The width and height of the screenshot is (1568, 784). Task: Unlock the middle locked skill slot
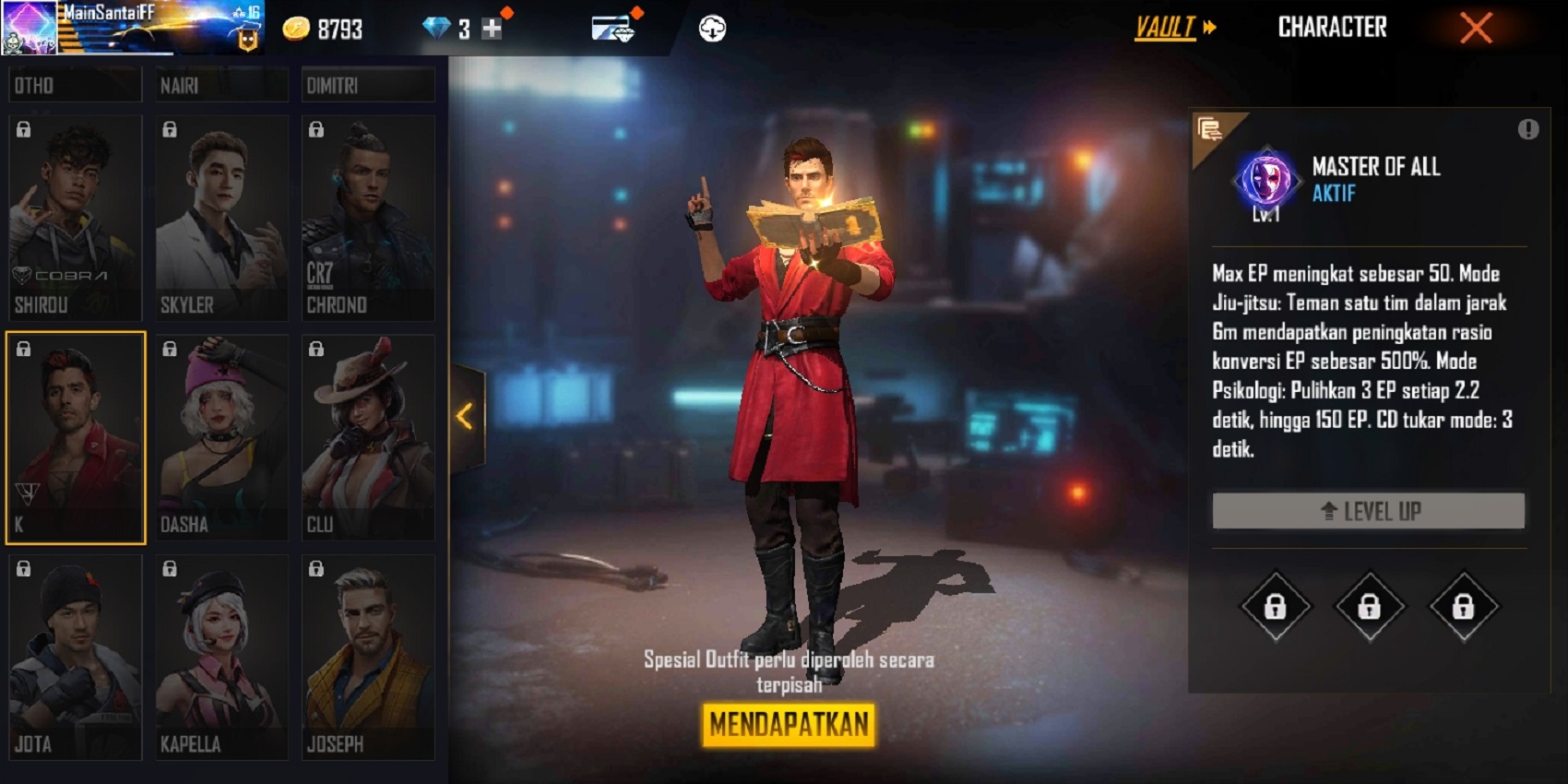pyautogui.click(x=1369, y=608)
